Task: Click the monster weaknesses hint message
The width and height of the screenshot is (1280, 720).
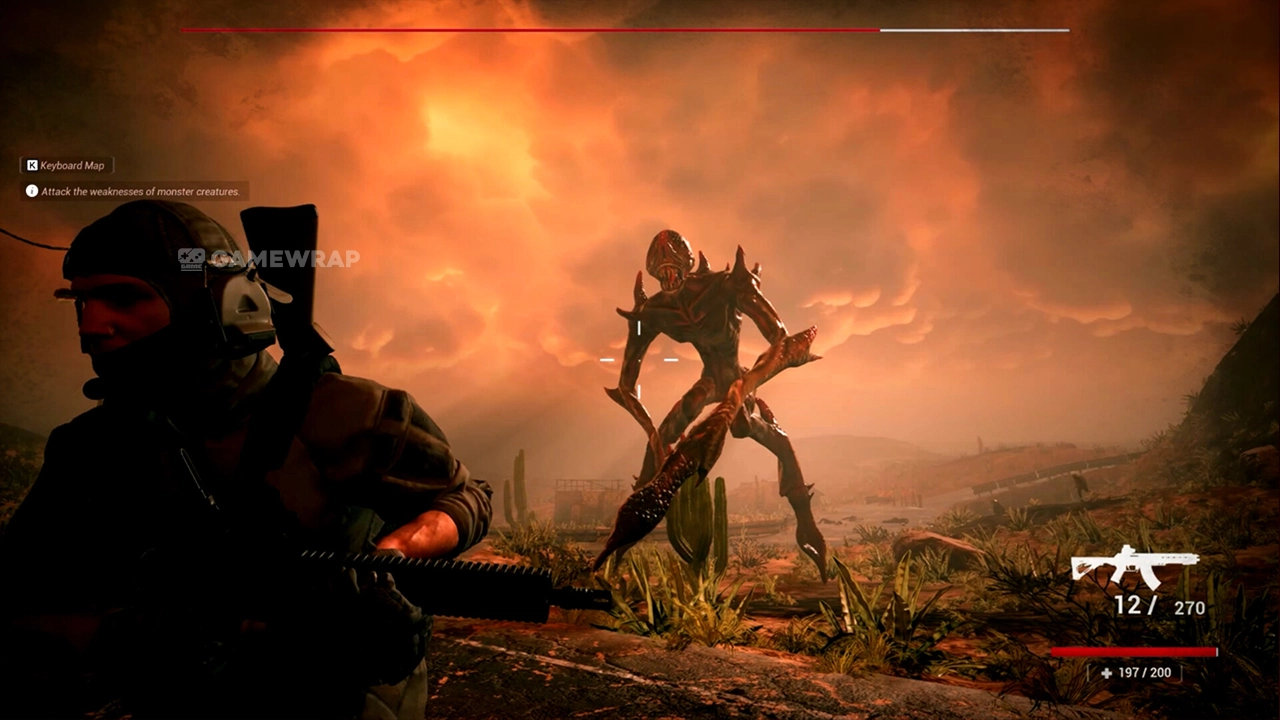Action: tap(135, 191)
